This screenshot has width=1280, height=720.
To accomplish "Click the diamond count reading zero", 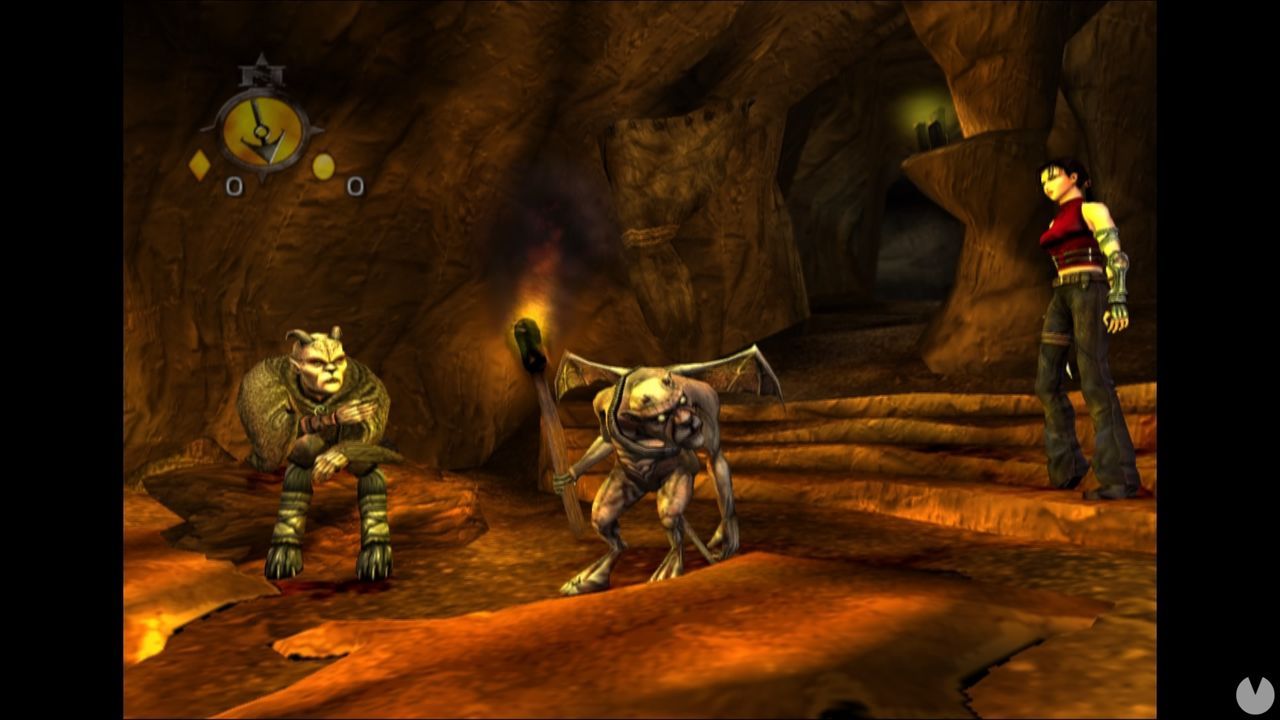I will coord(235,184).
